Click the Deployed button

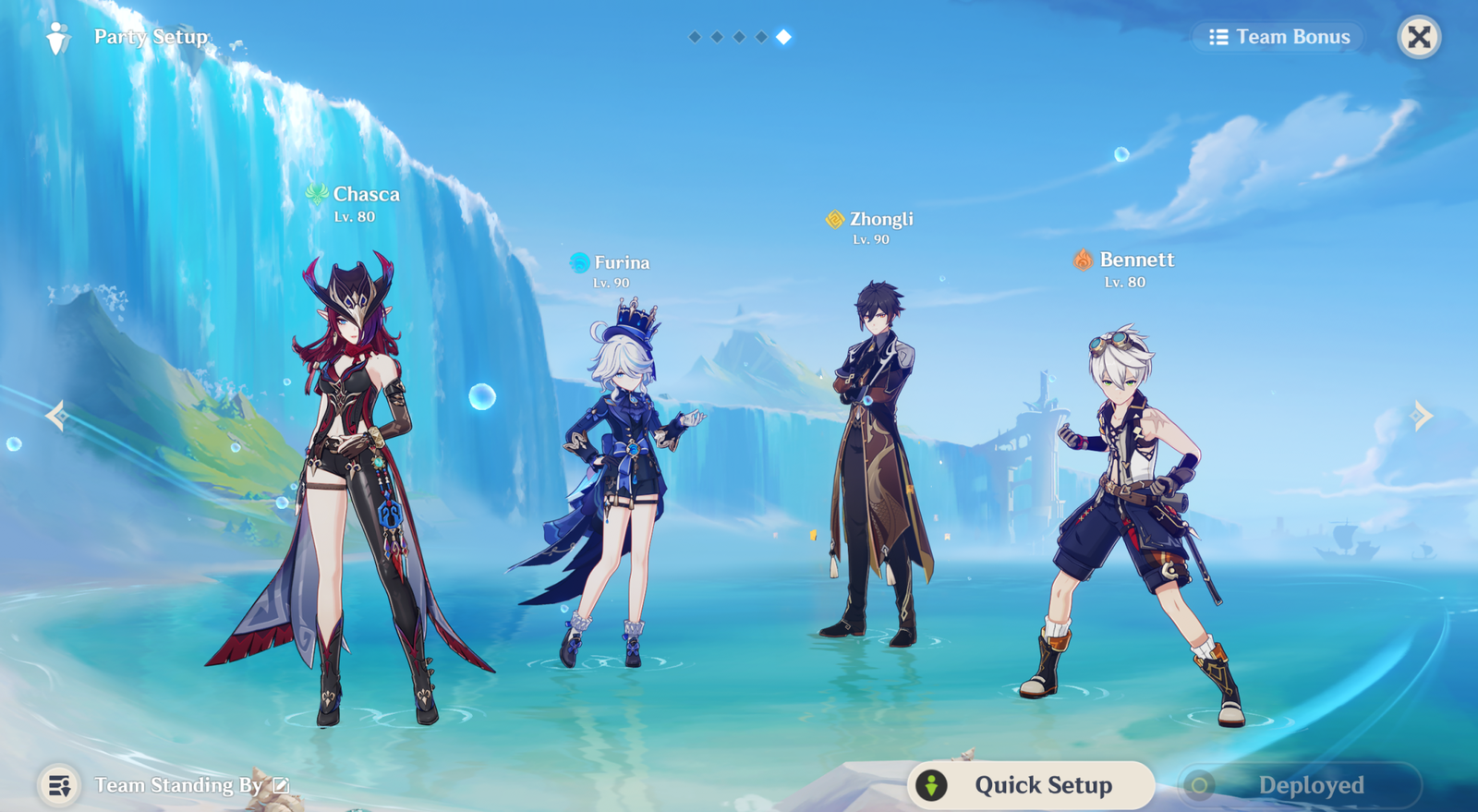point(1299,785)
